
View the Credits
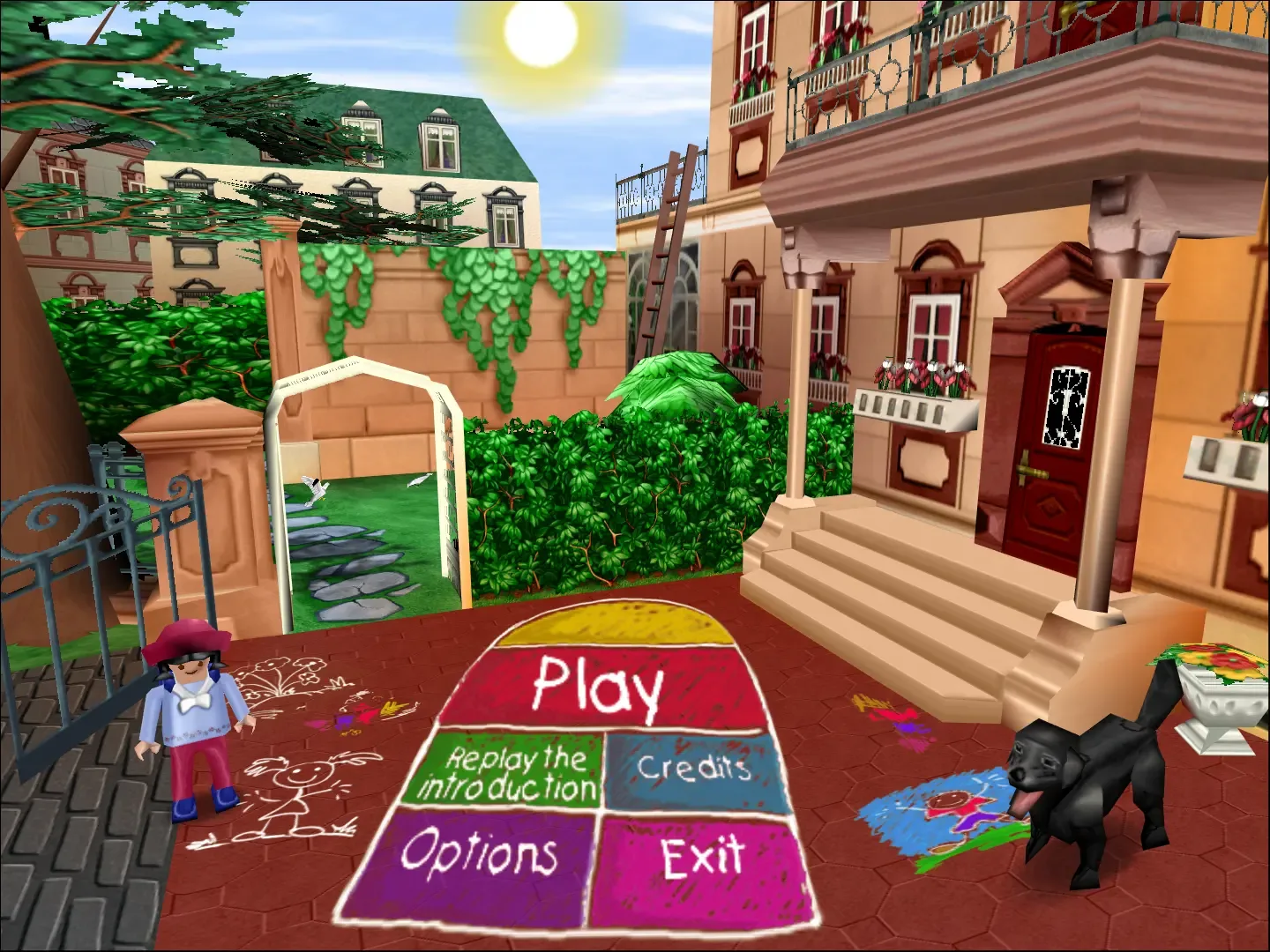point(697,769)
